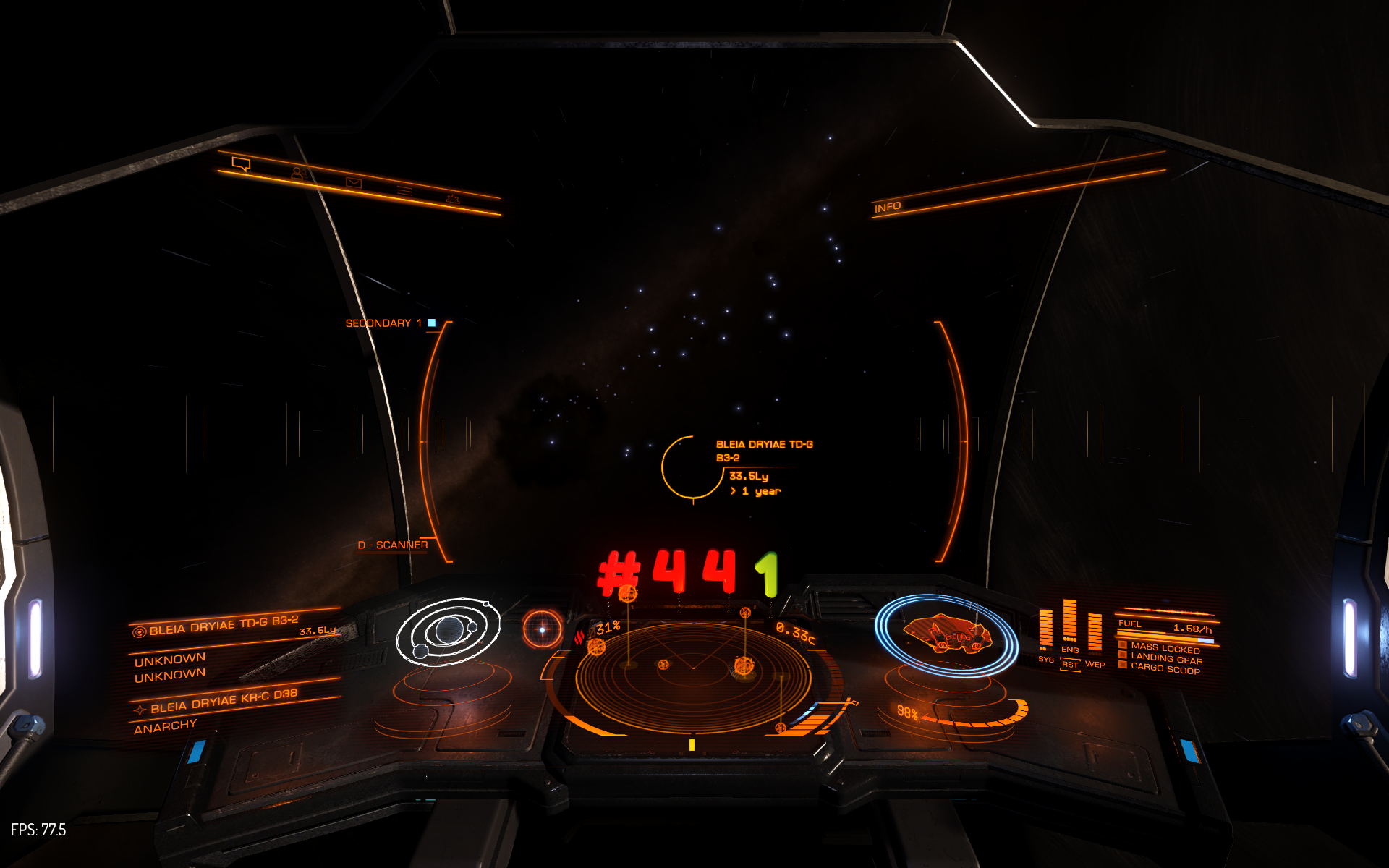Click the D-Scanner fire group label
This screenshot has width=1389, height=868.
click(x=393, y=545)
